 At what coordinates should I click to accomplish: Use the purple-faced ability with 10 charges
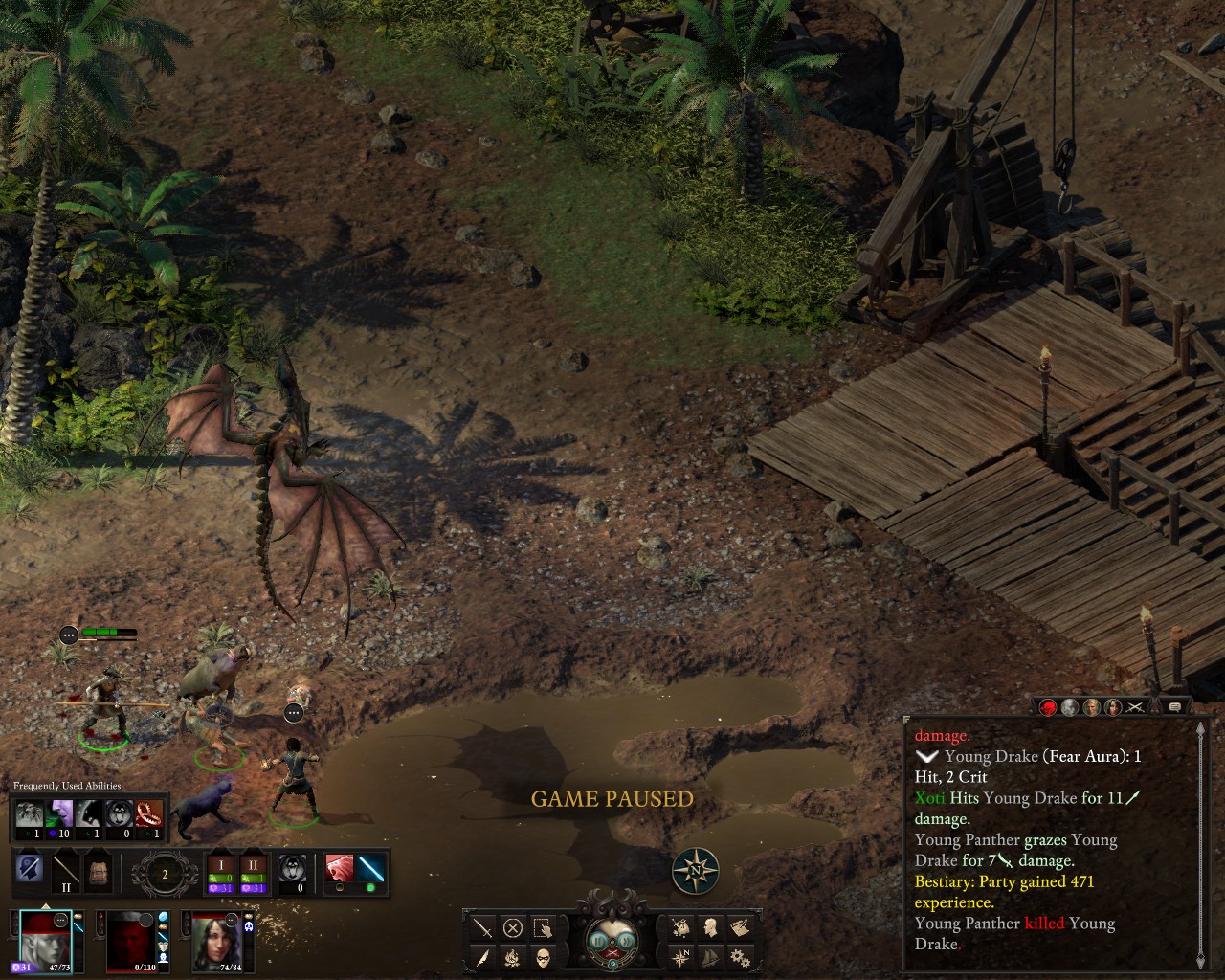[59, 815]
